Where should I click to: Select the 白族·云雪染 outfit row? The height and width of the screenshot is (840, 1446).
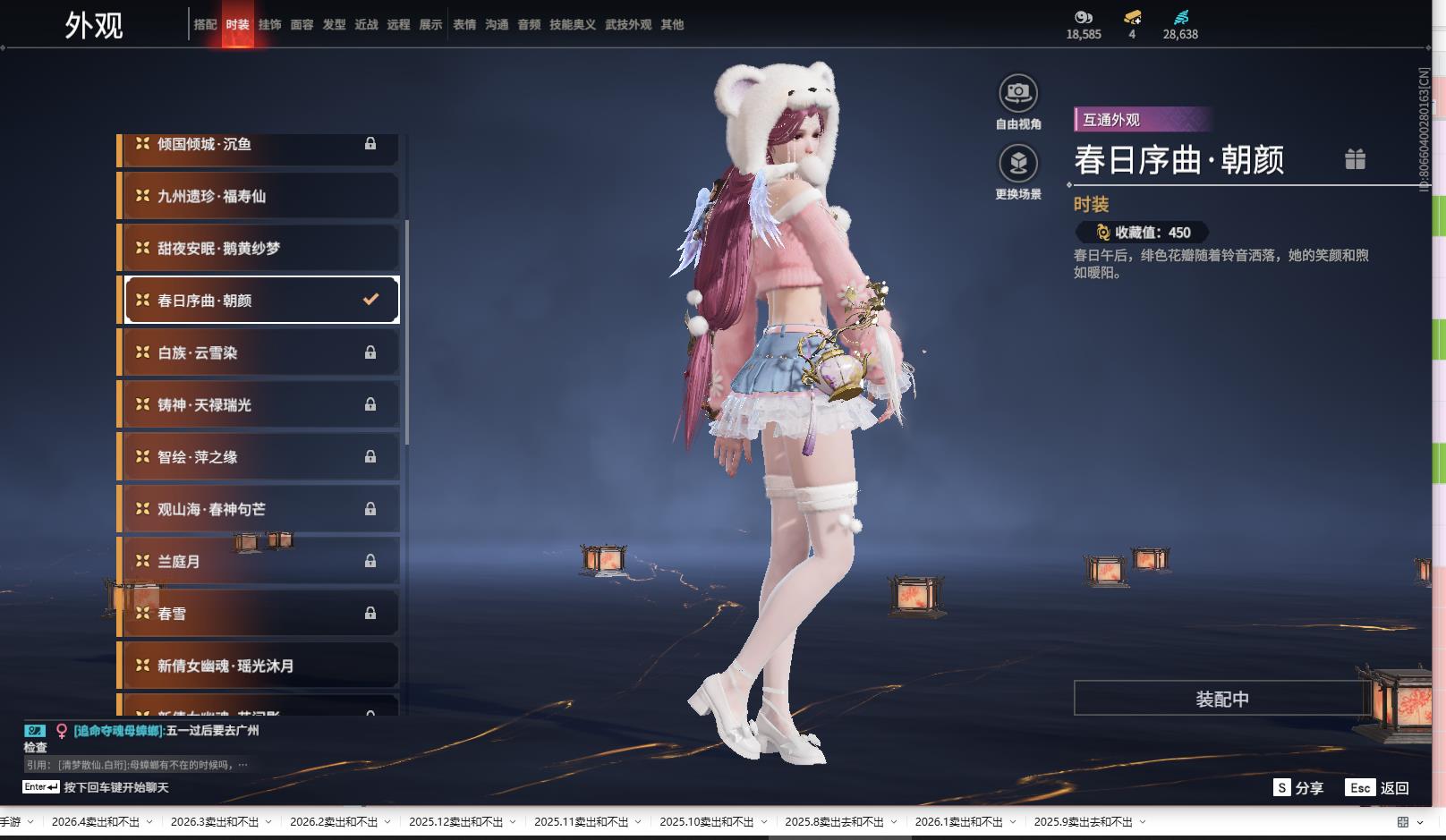point(259,352)
